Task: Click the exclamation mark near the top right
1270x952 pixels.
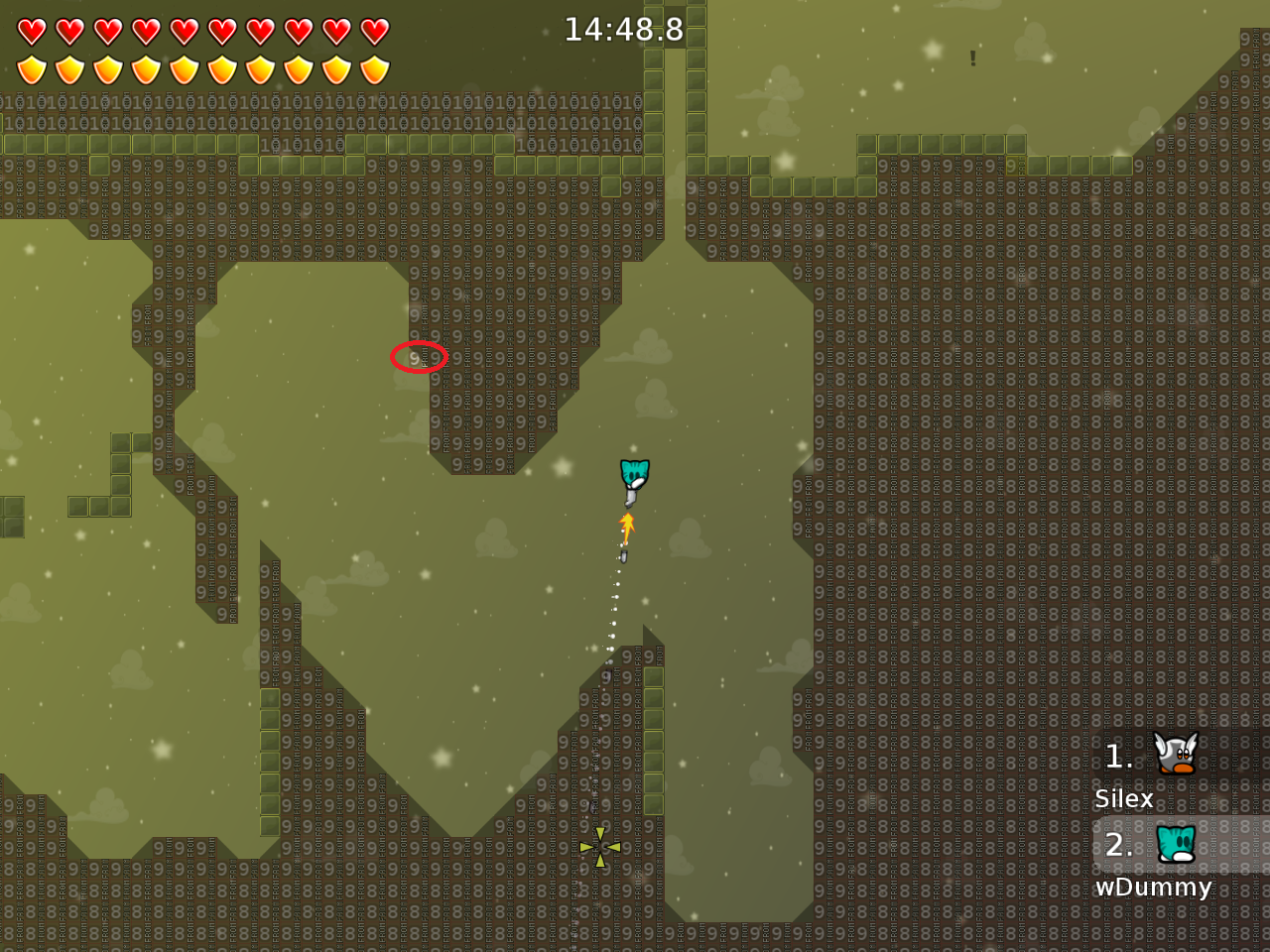Action: pyautogui.click(x=971, y=59)
